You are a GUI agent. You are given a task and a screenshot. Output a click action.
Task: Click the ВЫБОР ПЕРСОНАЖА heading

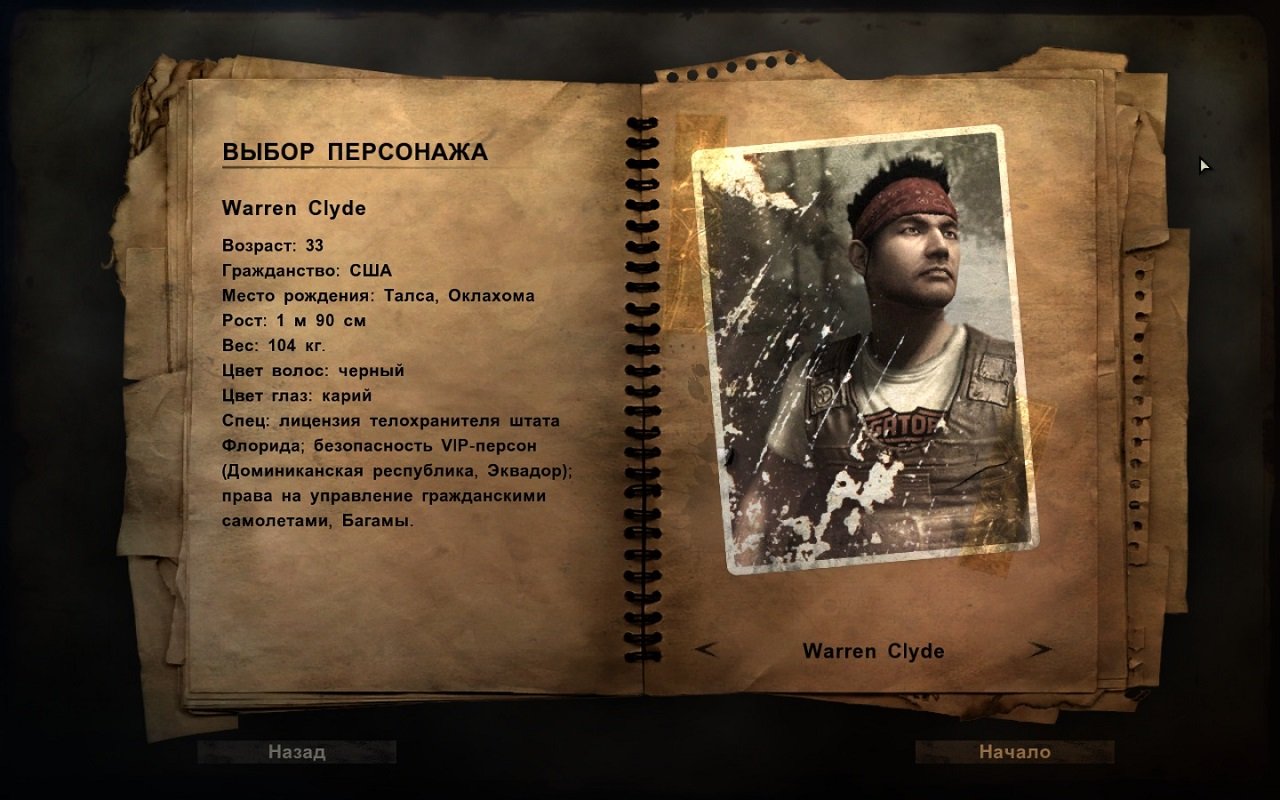355,153
